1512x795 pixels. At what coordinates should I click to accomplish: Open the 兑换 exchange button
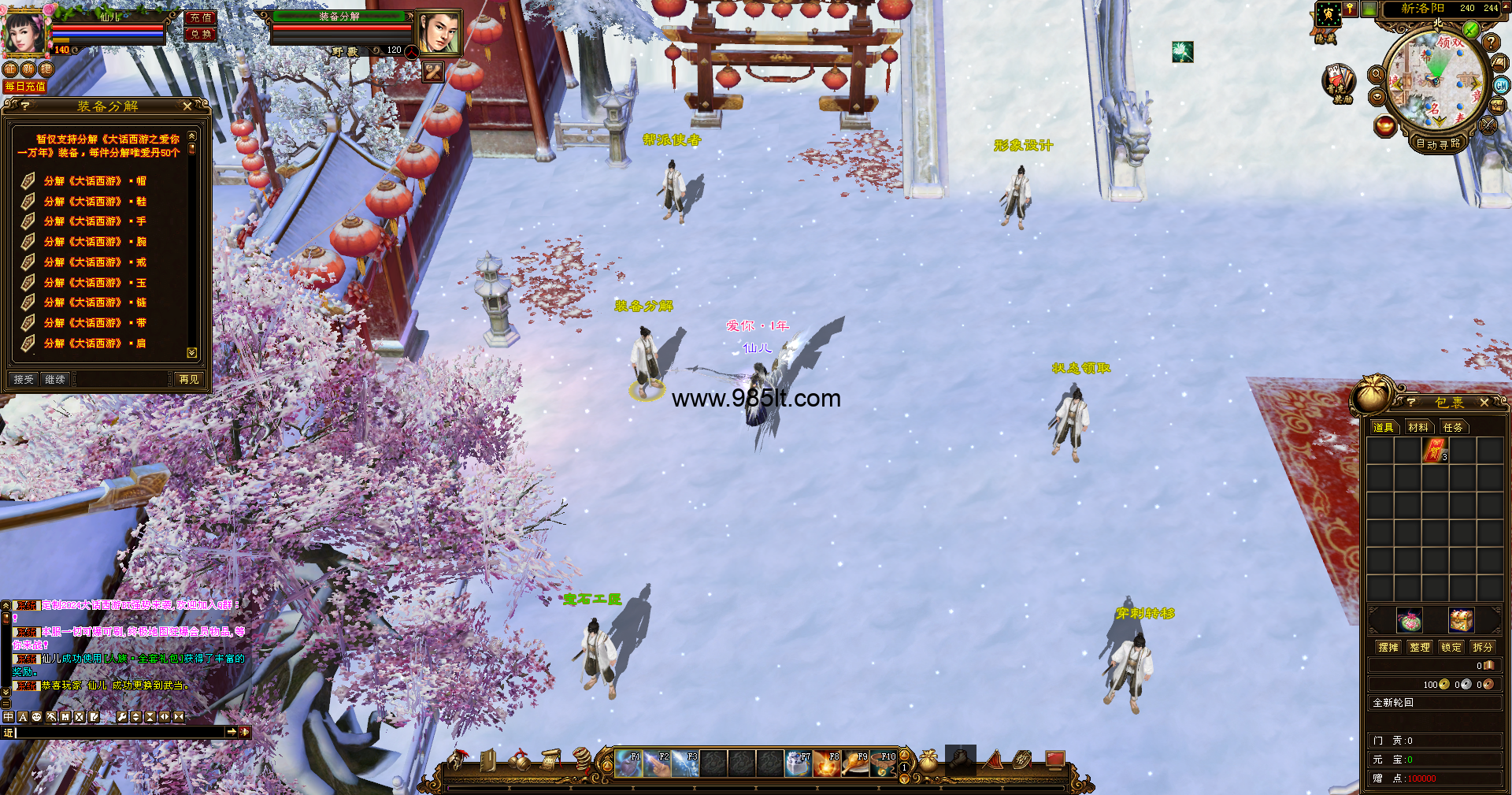tap(201, 35)
